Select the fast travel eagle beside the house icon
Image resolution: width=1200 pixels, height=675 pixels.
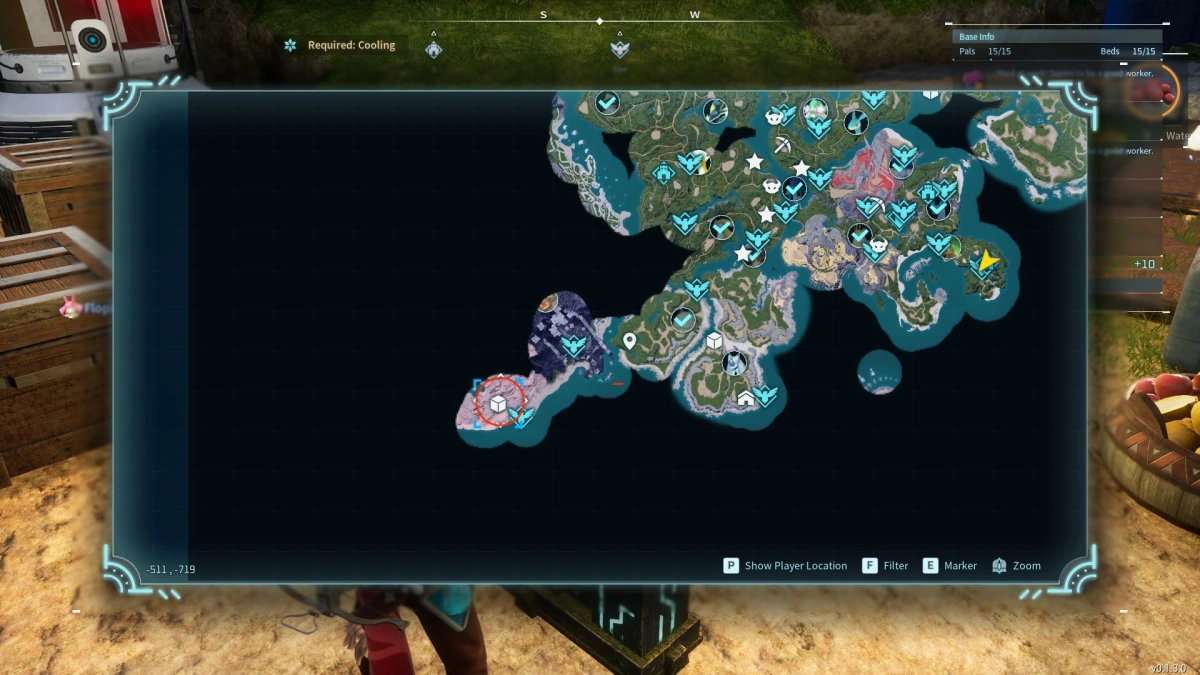click(767, 395)
